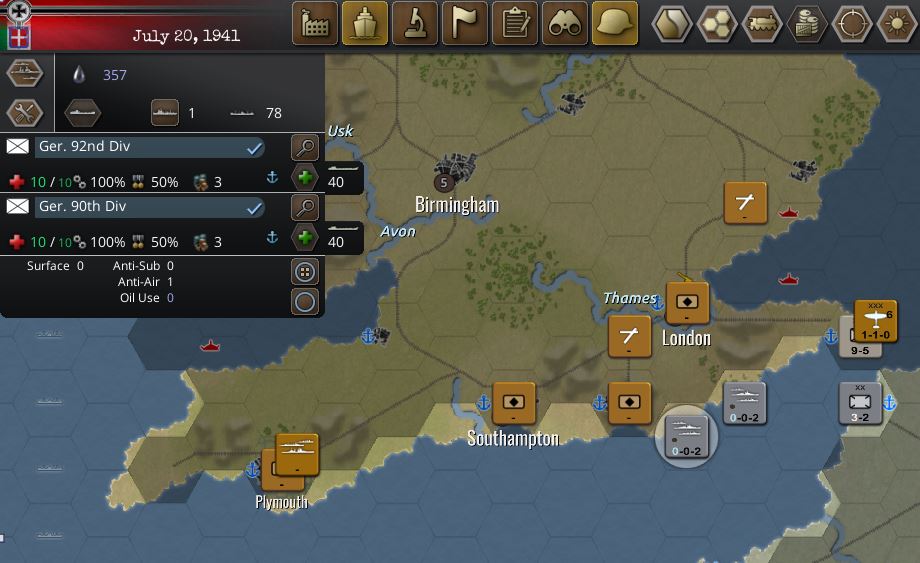Viewport: 920px width, 563px height.
Task: Open the microscope research menu
Action: [x=415, y=24]
